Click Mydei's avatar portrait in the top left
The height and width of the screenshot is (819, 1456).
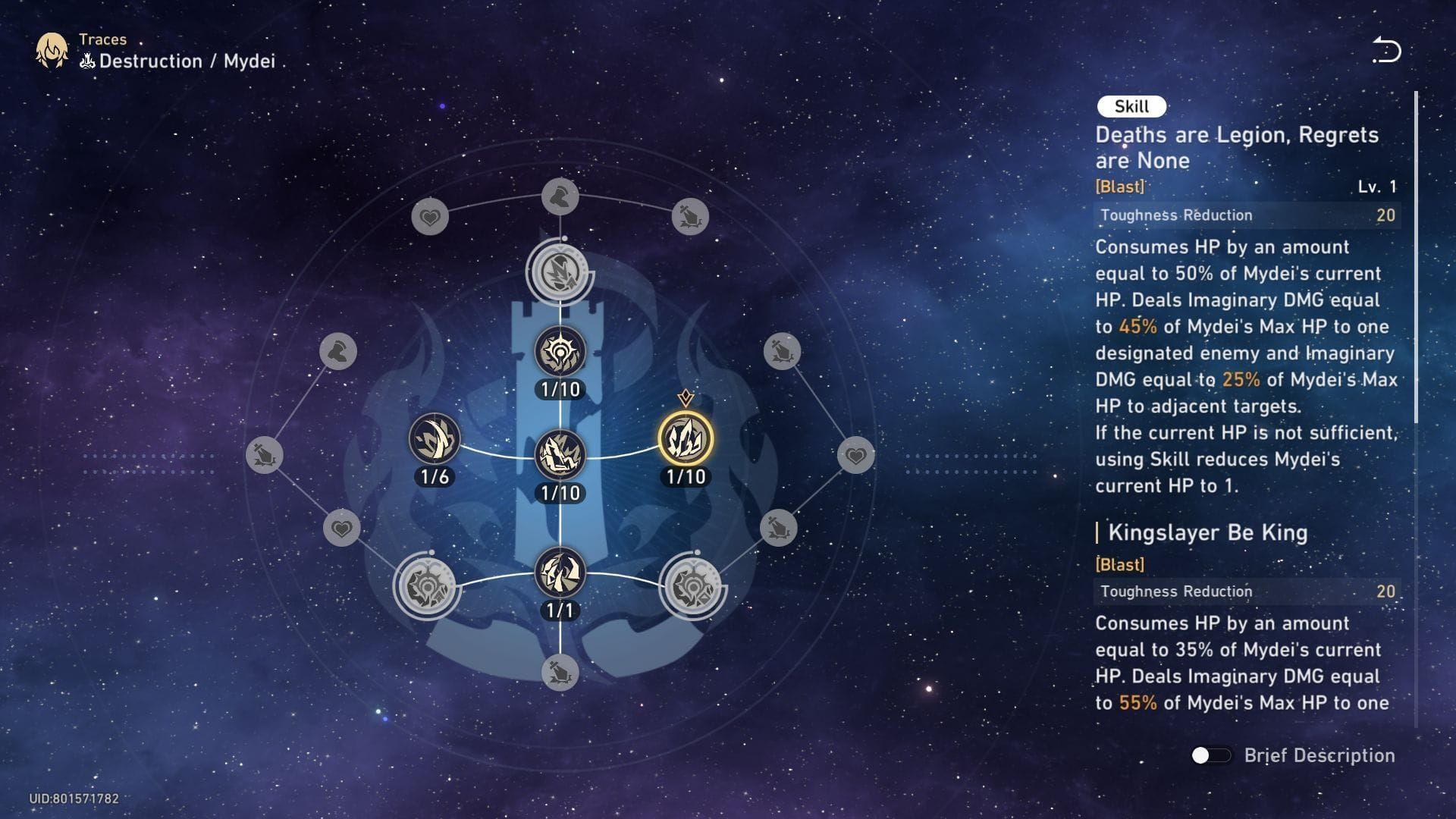(x=50, y=50)
